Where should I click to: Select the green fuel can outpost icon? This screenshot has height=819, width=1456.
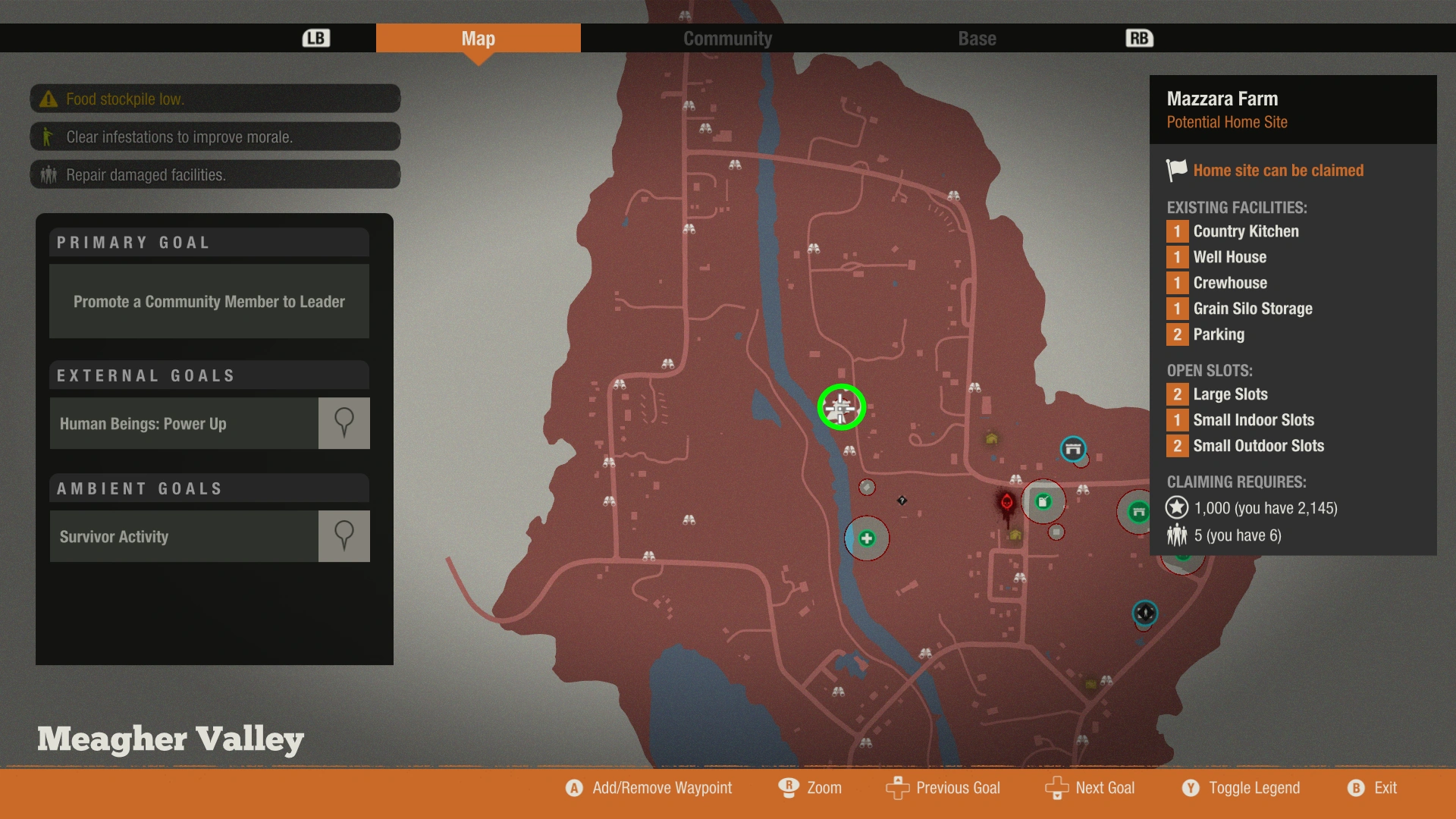(1043, 501)
